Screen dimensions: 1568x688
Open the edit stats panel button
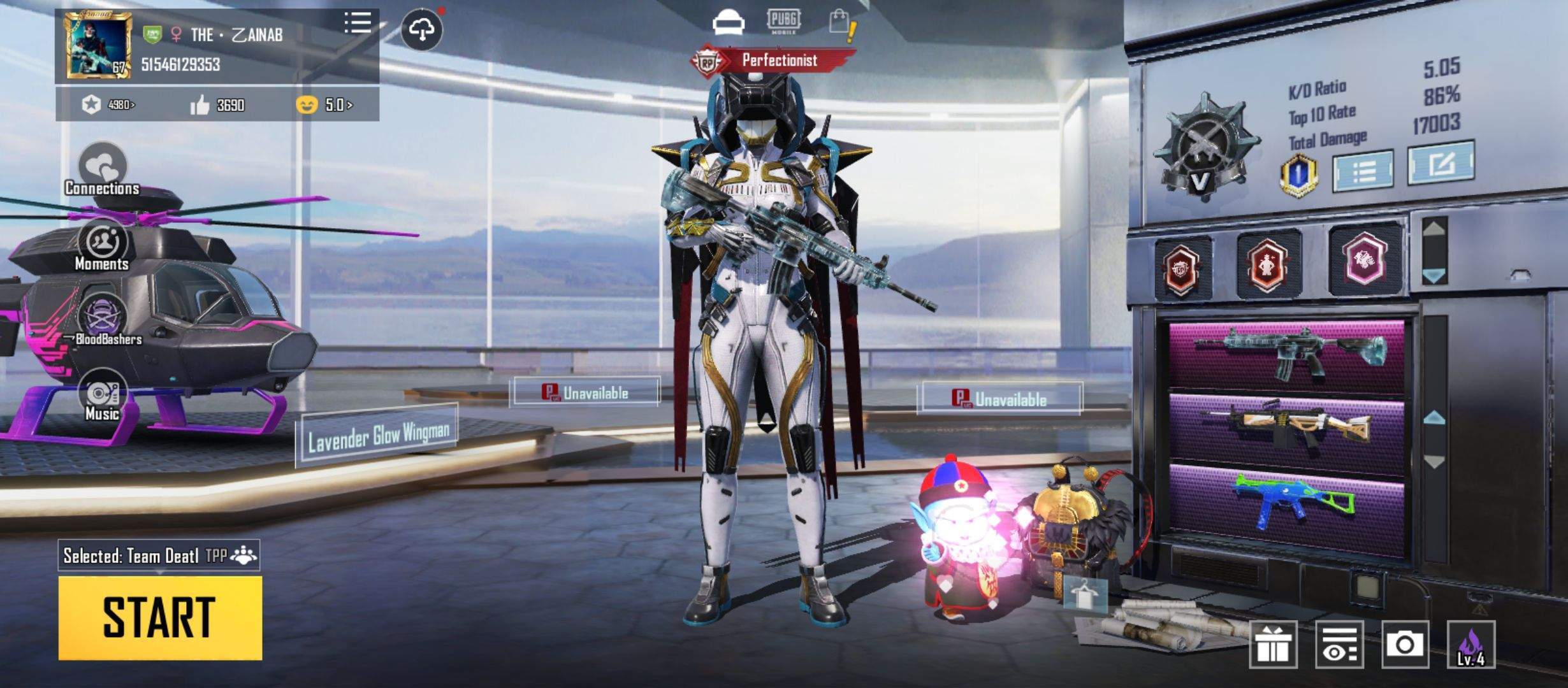(x=1441, y=164)
